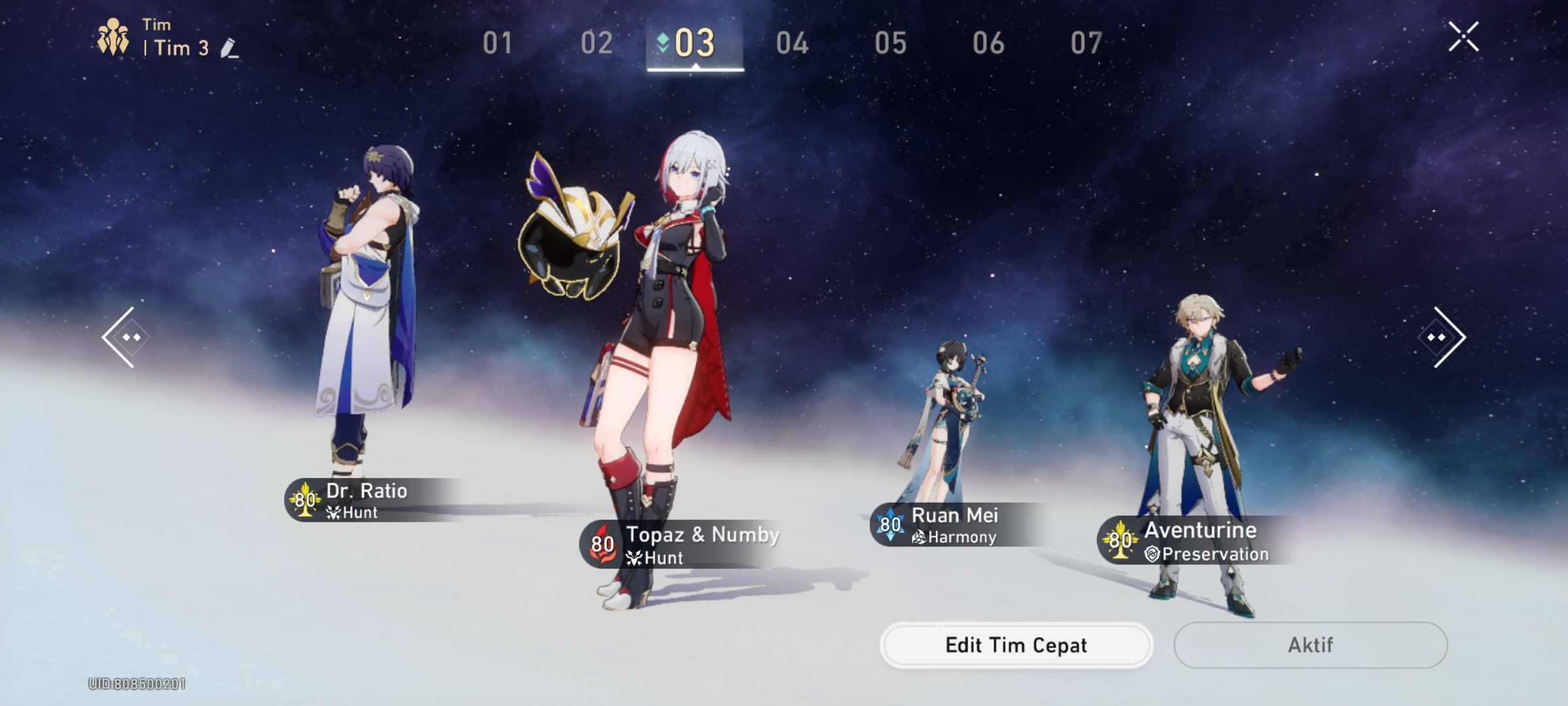
Task: Select the Harmony path icon under Ruan Mei
Action: [x=920, y=538]
